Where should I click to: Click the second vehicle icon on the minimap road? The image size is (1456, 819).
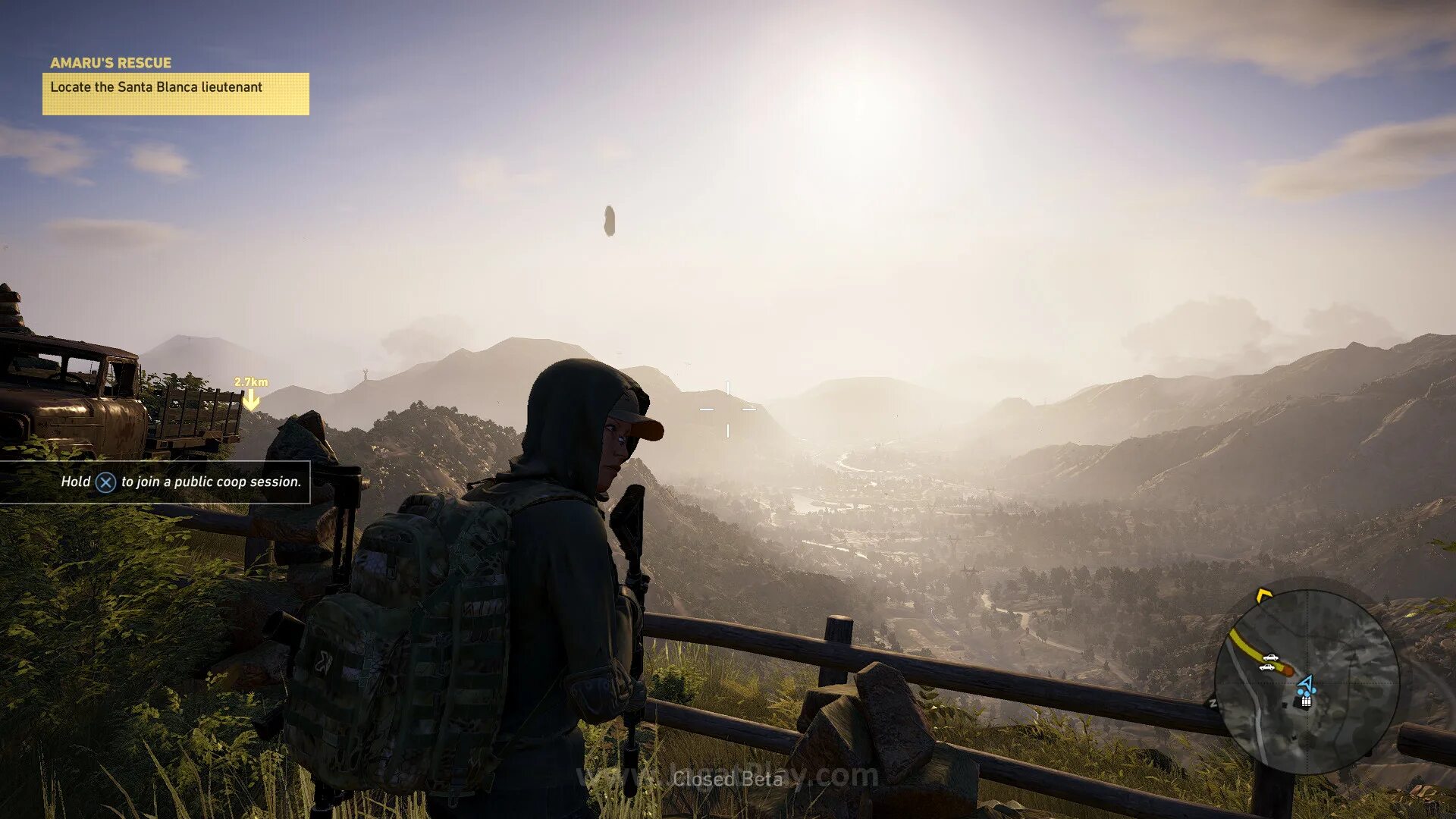tap(1266, 667)
